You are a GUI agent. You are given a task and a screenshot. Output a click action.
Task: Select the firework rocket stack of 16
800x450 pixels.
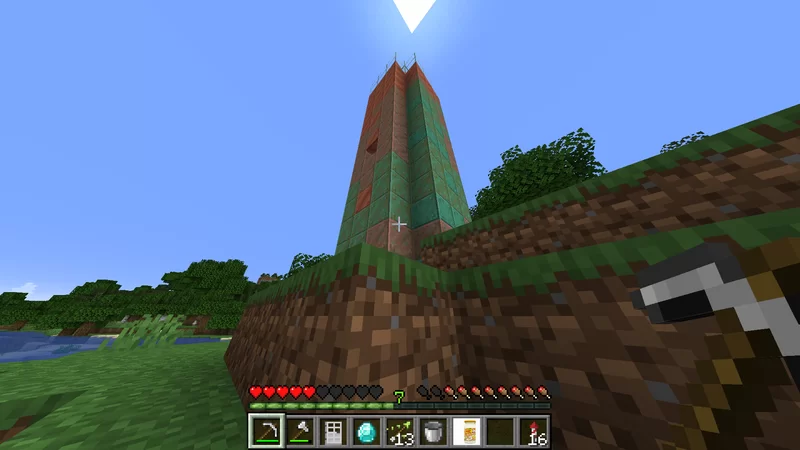coord(533,432)
